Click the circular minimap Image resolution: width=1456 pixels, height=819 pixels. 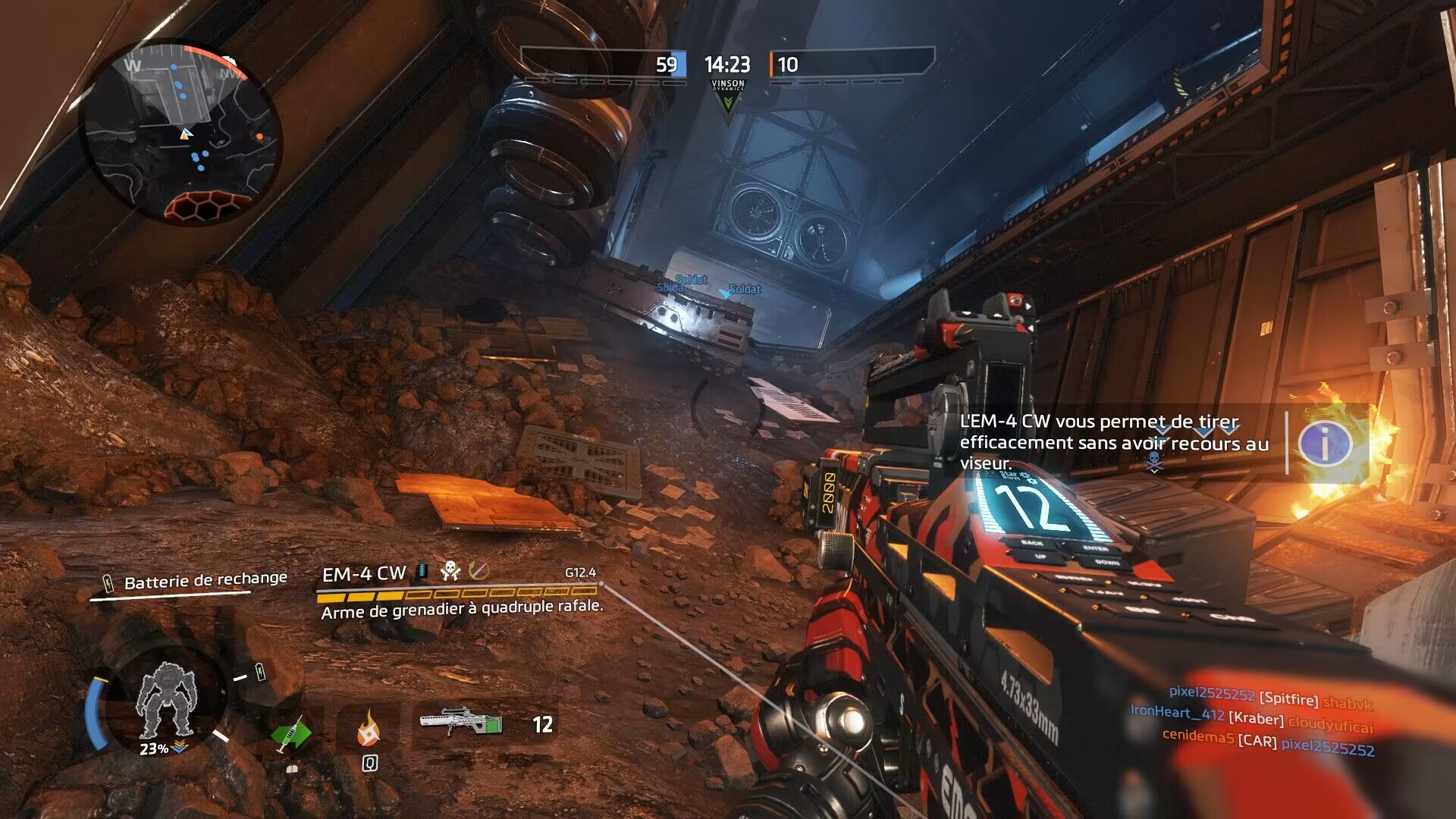[180, 133]
